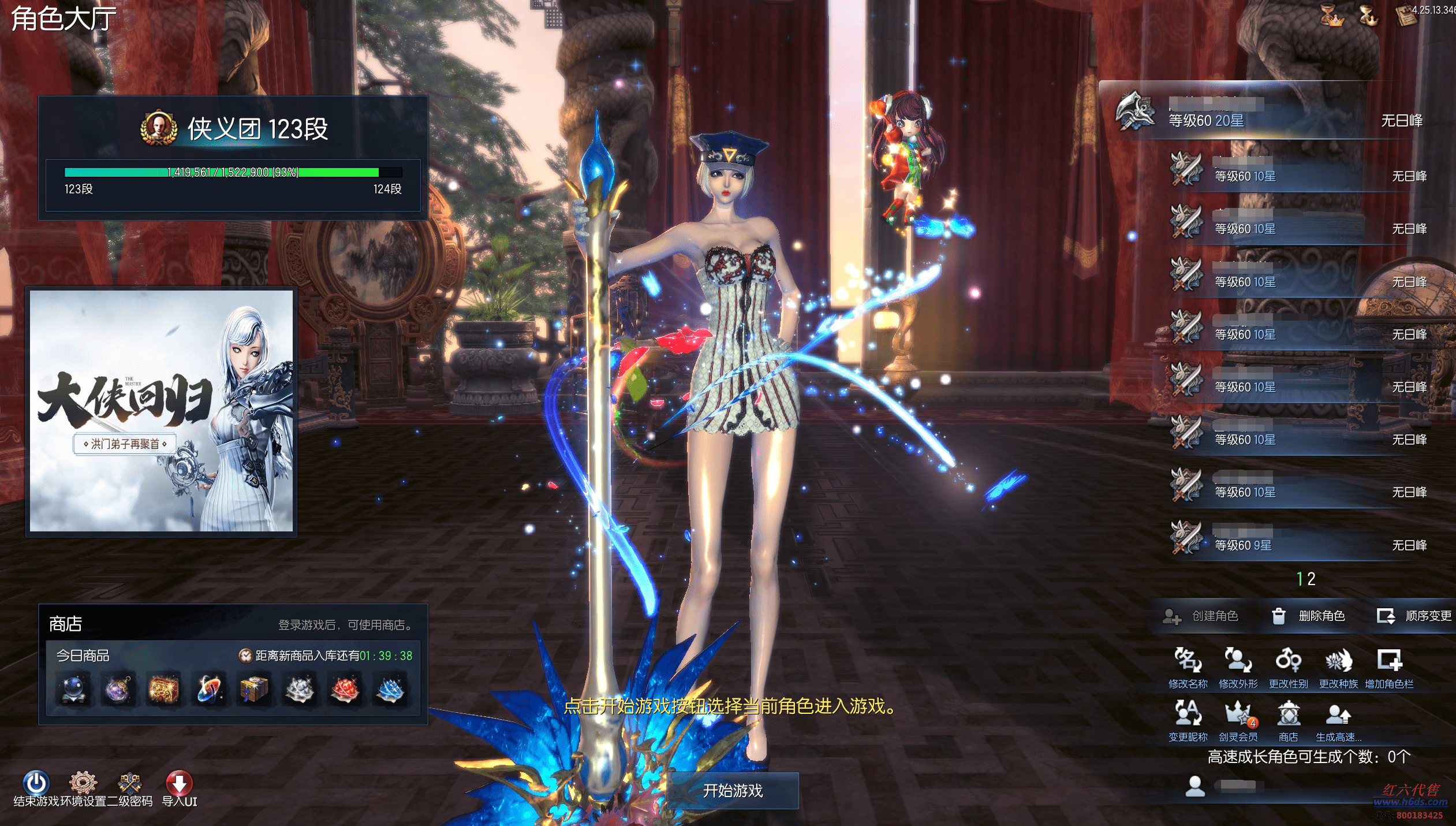
Task: Start the game with 开始游戏 button
Action: coord(733,790)
